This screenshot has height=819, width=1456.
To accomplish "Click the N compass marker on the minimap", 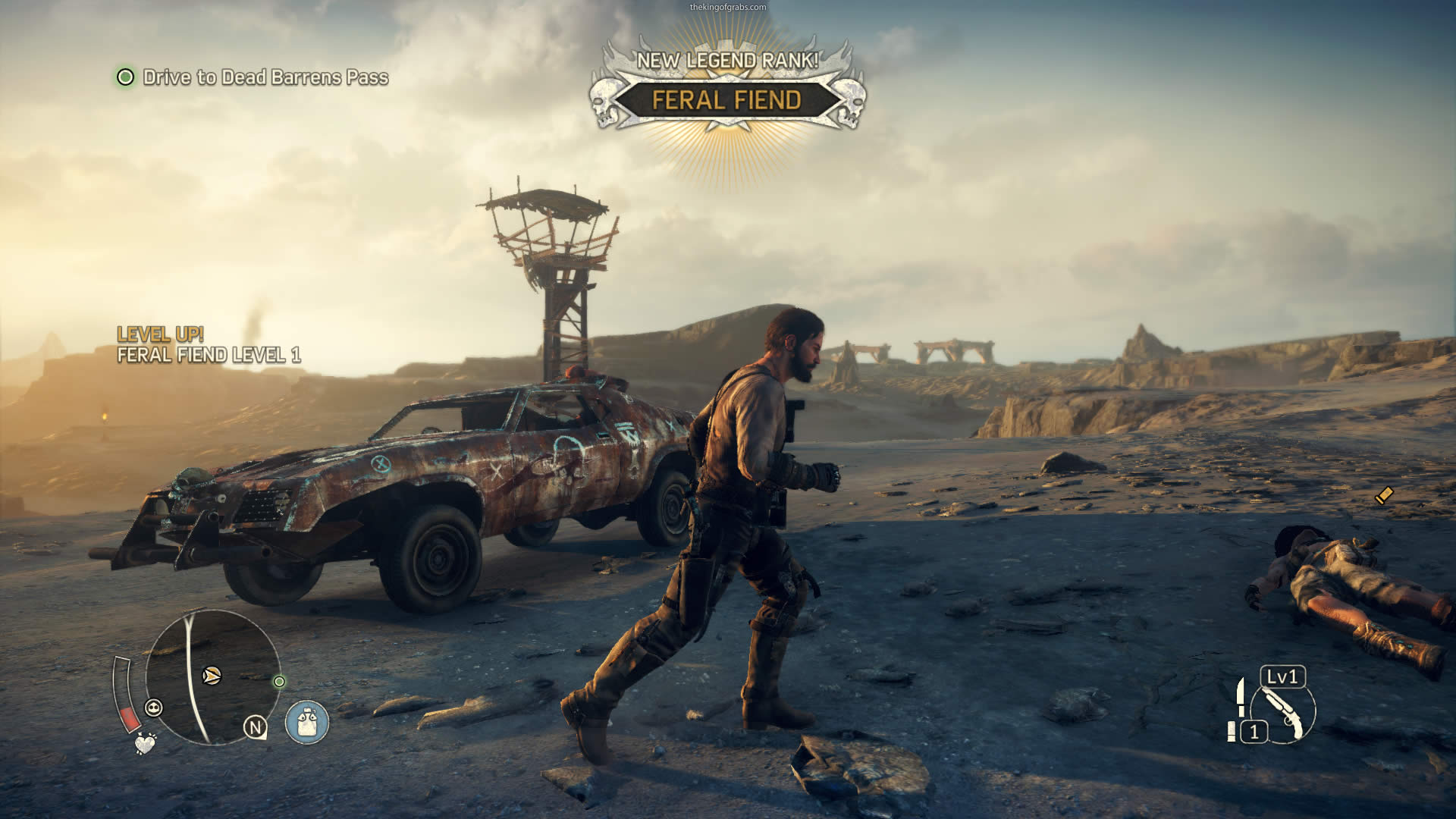I will tap(256, 726).
